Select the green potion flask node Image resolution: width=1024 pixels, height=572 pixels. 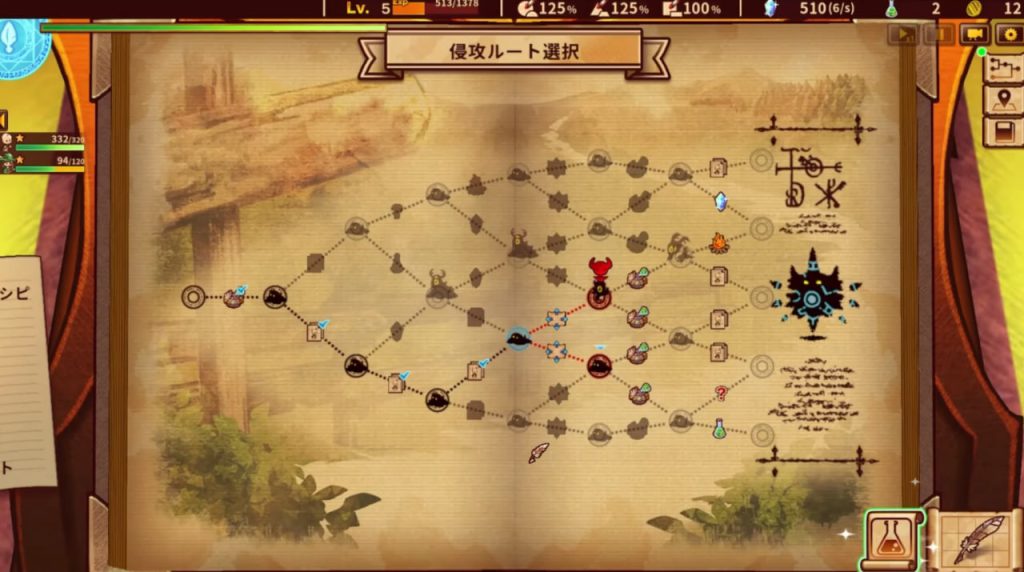tap(719, 427)
